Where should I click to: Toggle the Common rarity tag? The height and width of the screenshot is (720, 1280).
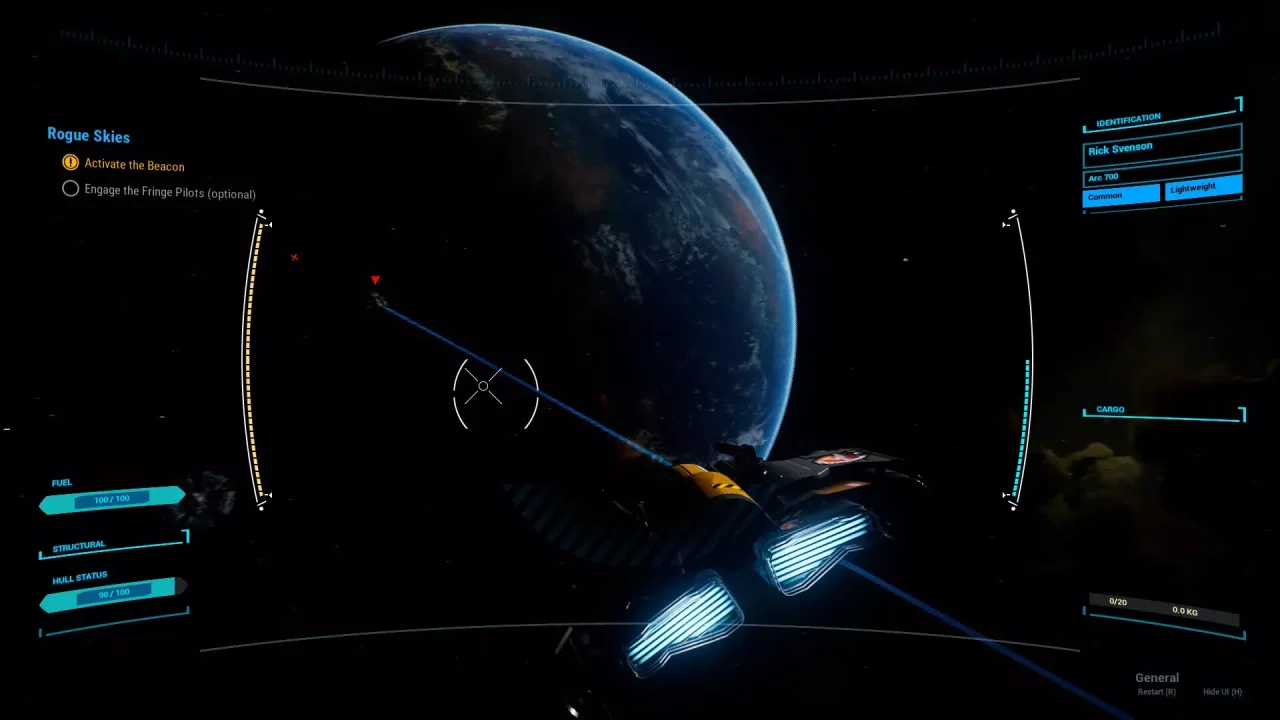(1119, 195)
